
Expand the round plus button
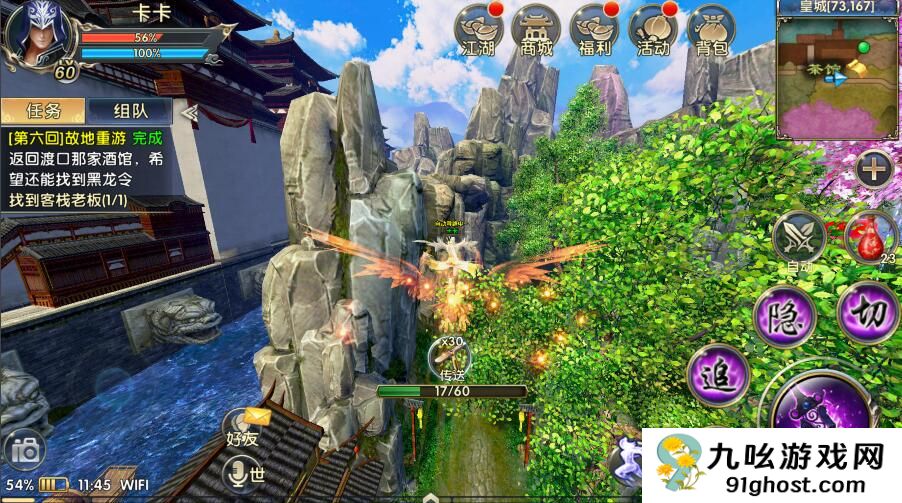click(874, 169)
